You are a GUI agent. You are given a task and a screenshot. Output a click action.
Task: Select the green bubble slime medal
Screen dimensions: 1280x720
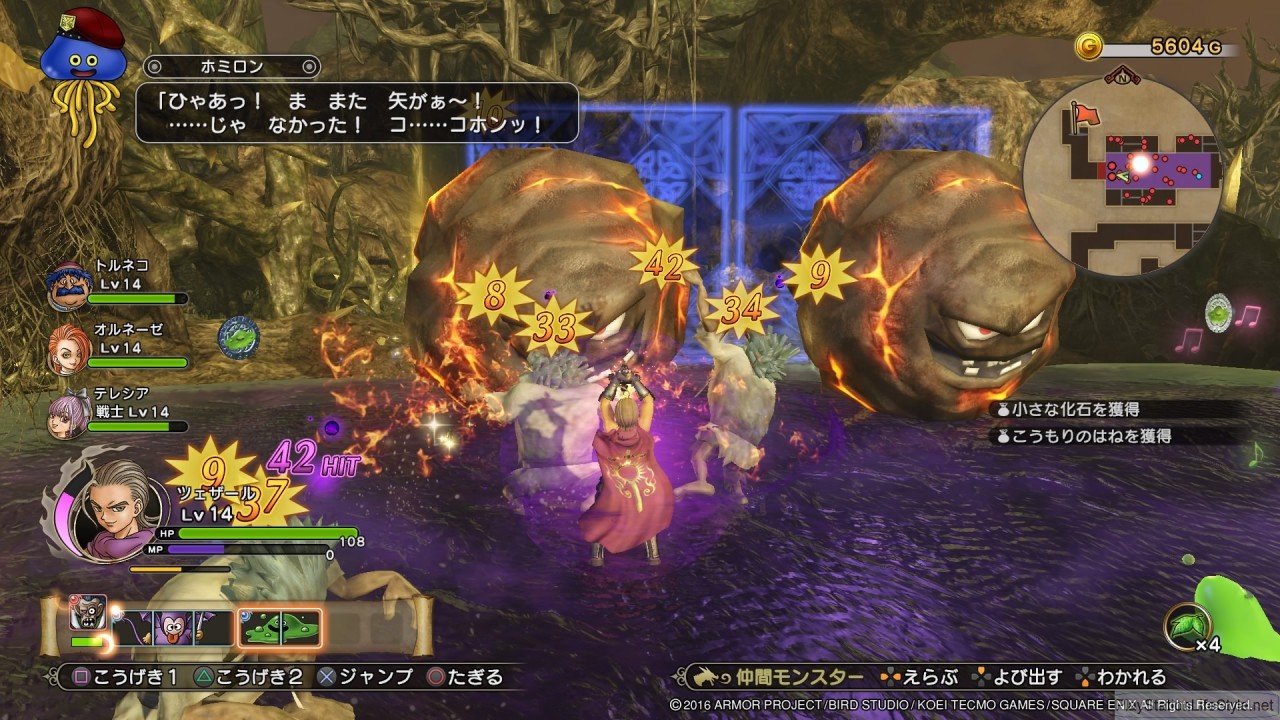279,628
